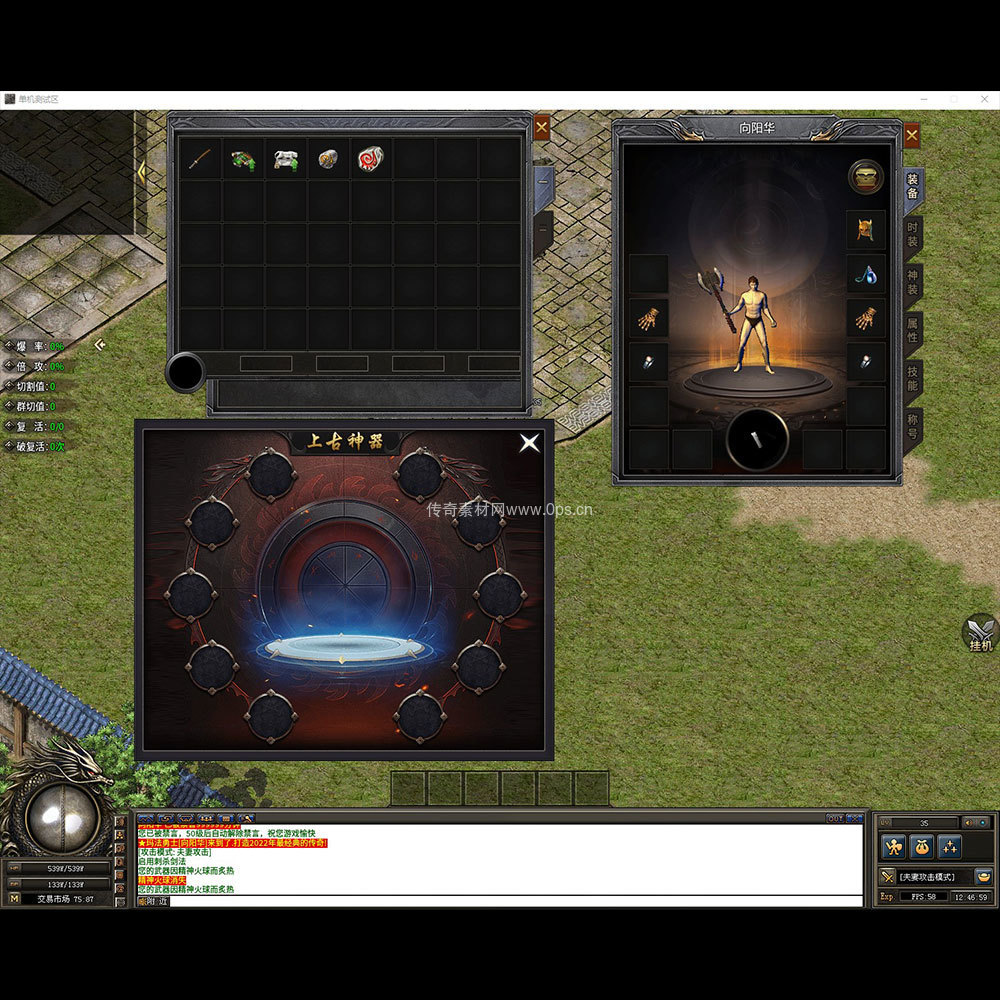Image resolution: width=1000 pixels, height=1000 pixels.
Task: Select the orange rune stone item
Action: [x=328, y=159]
